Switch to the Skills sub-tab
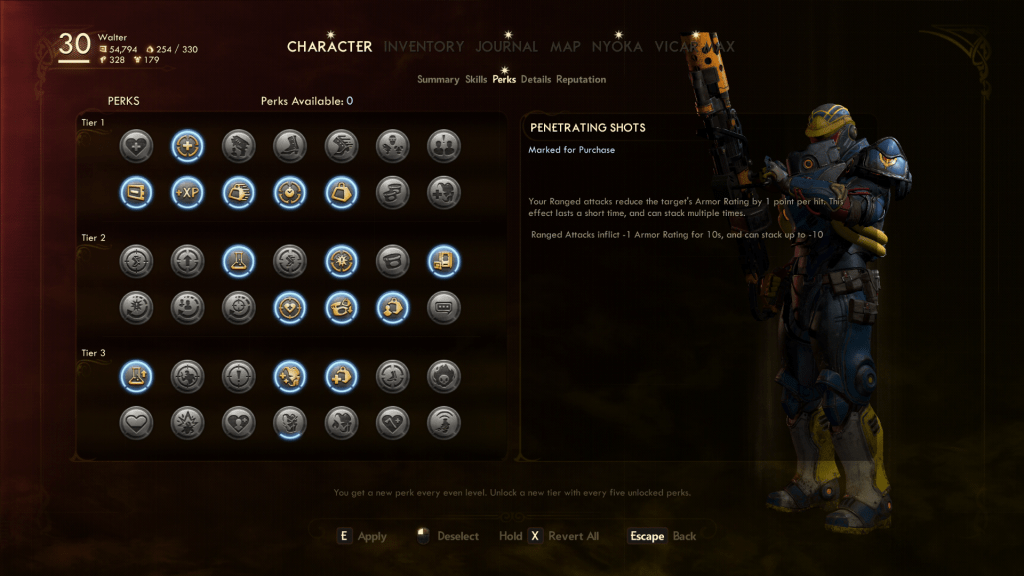 pyautogui.click(x=476, y=79)
